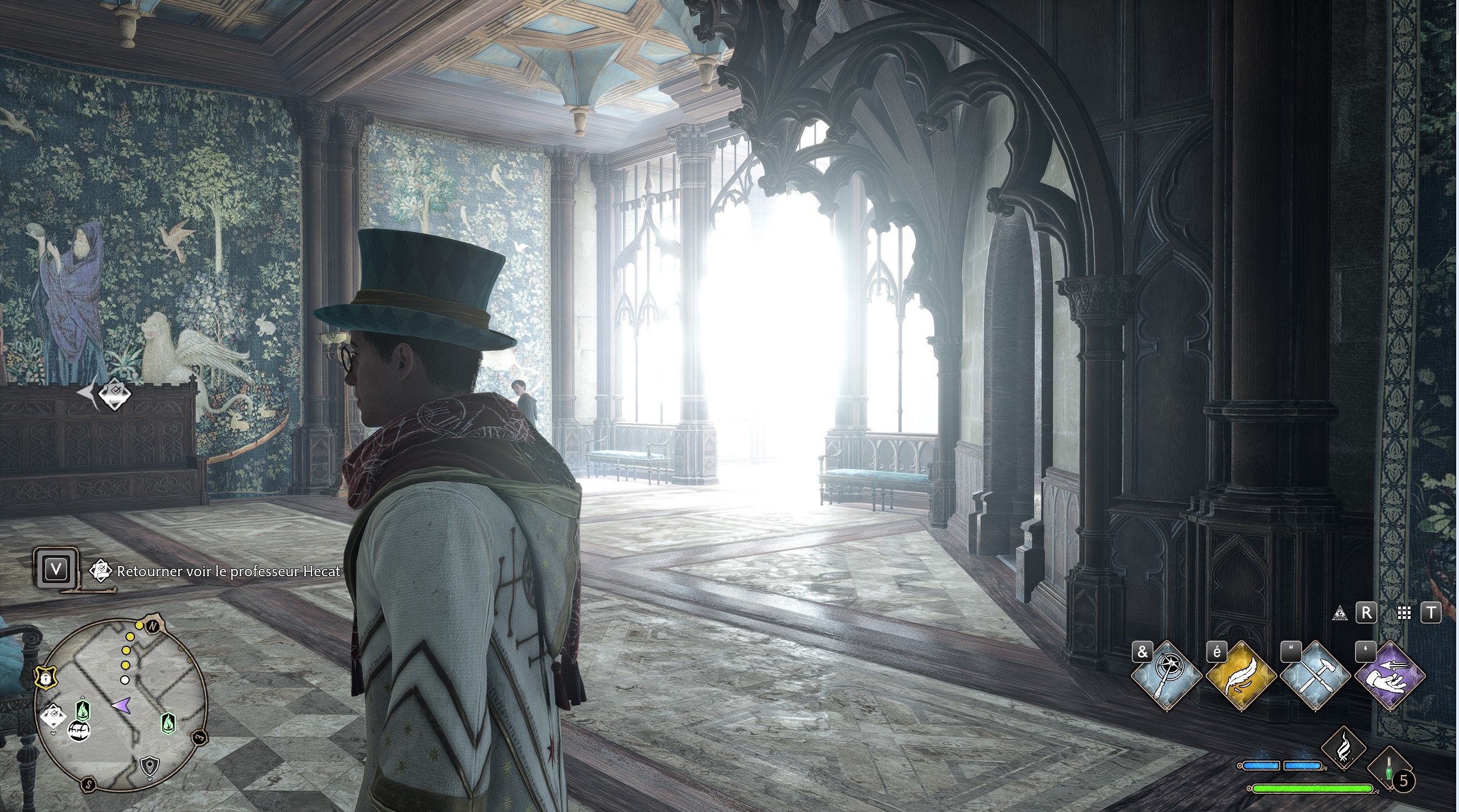The image size is (1459, 812).
Task: Open the spell set grid icon
Action: click(x=1404, y=613)
